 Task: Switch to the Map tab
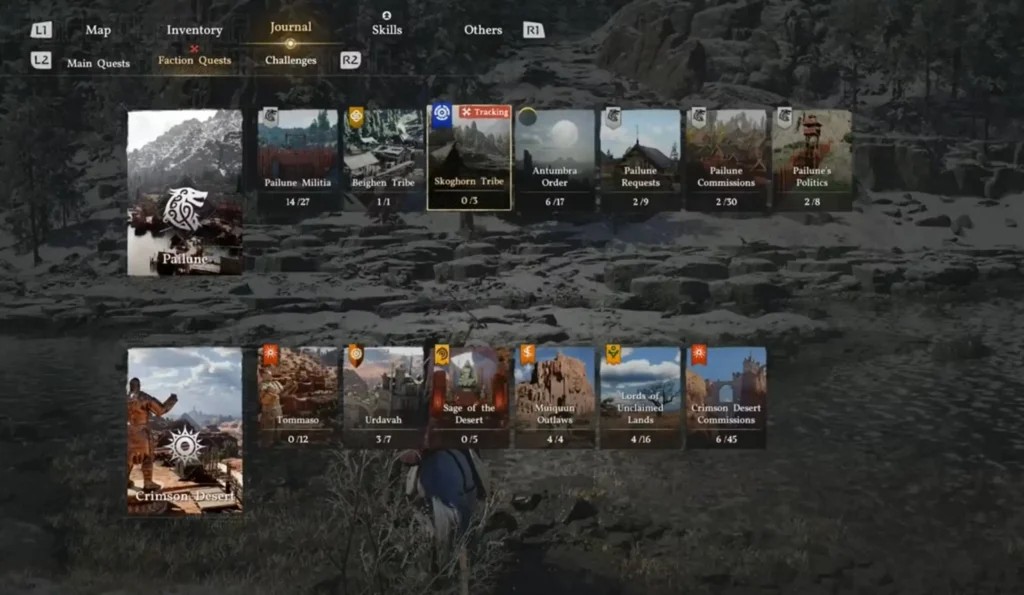(98, 30)
